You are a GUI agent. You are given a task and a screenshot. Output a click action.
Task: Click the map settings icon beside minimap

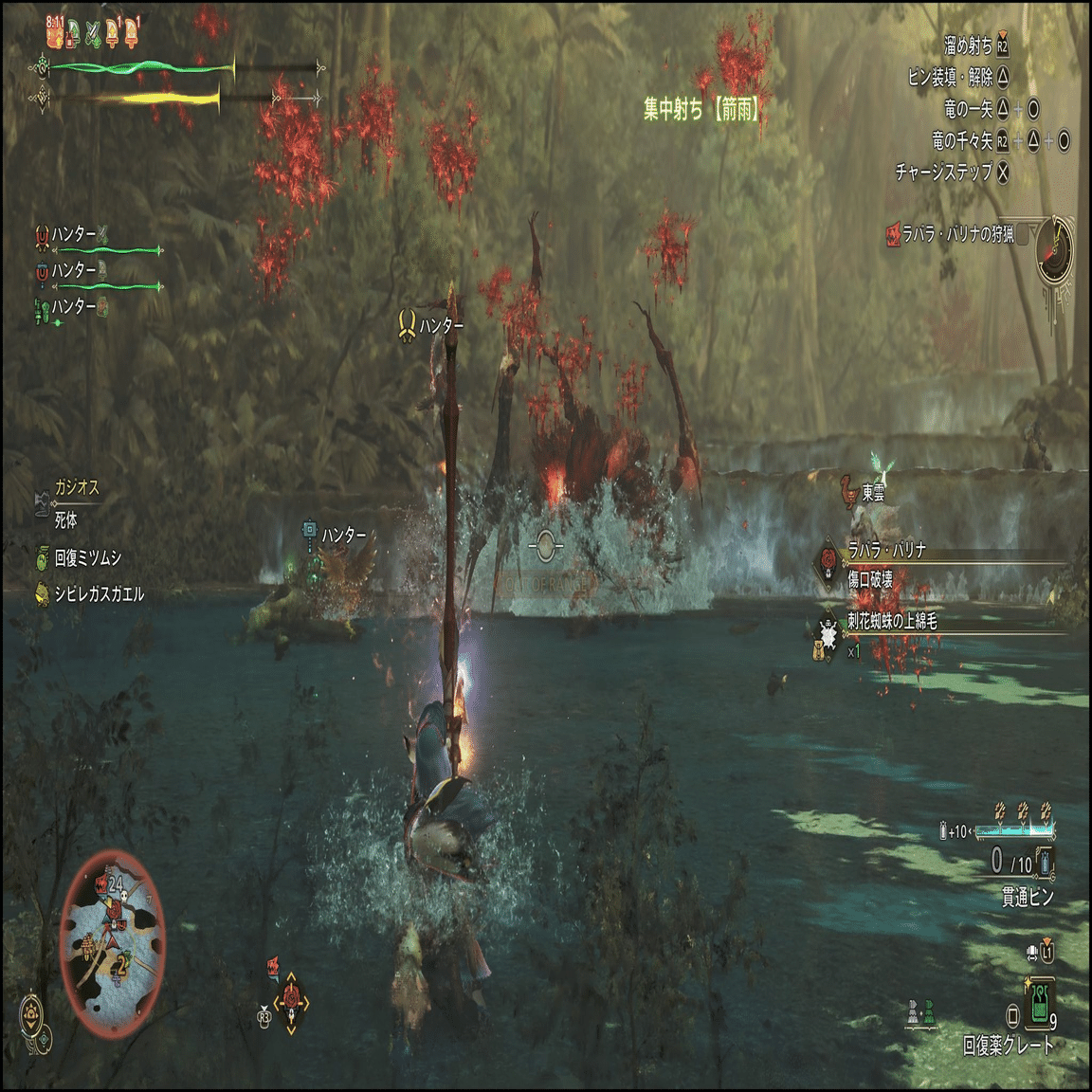33,1011
